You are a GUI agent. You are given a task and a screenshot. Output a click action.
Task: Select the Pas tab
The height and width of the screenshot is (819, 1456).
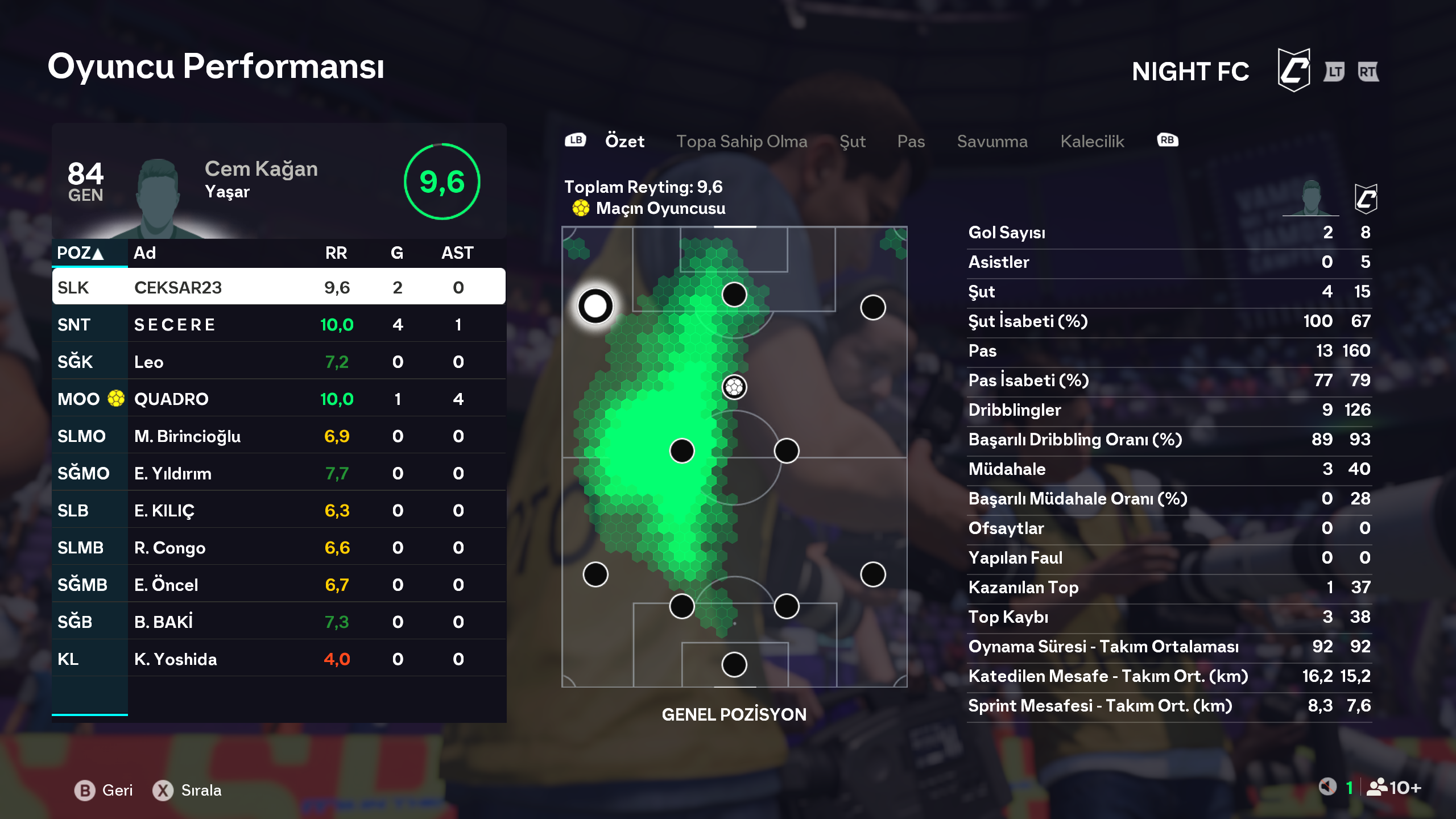(911, 141)
